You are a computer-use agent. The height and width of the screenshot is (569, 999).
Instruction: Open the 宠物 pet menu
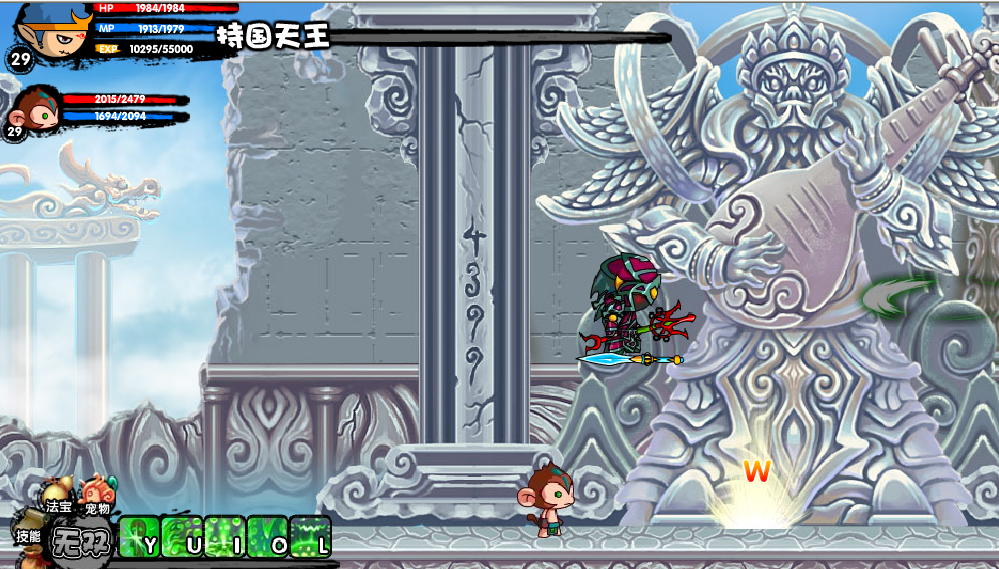[x=95, y=496]
